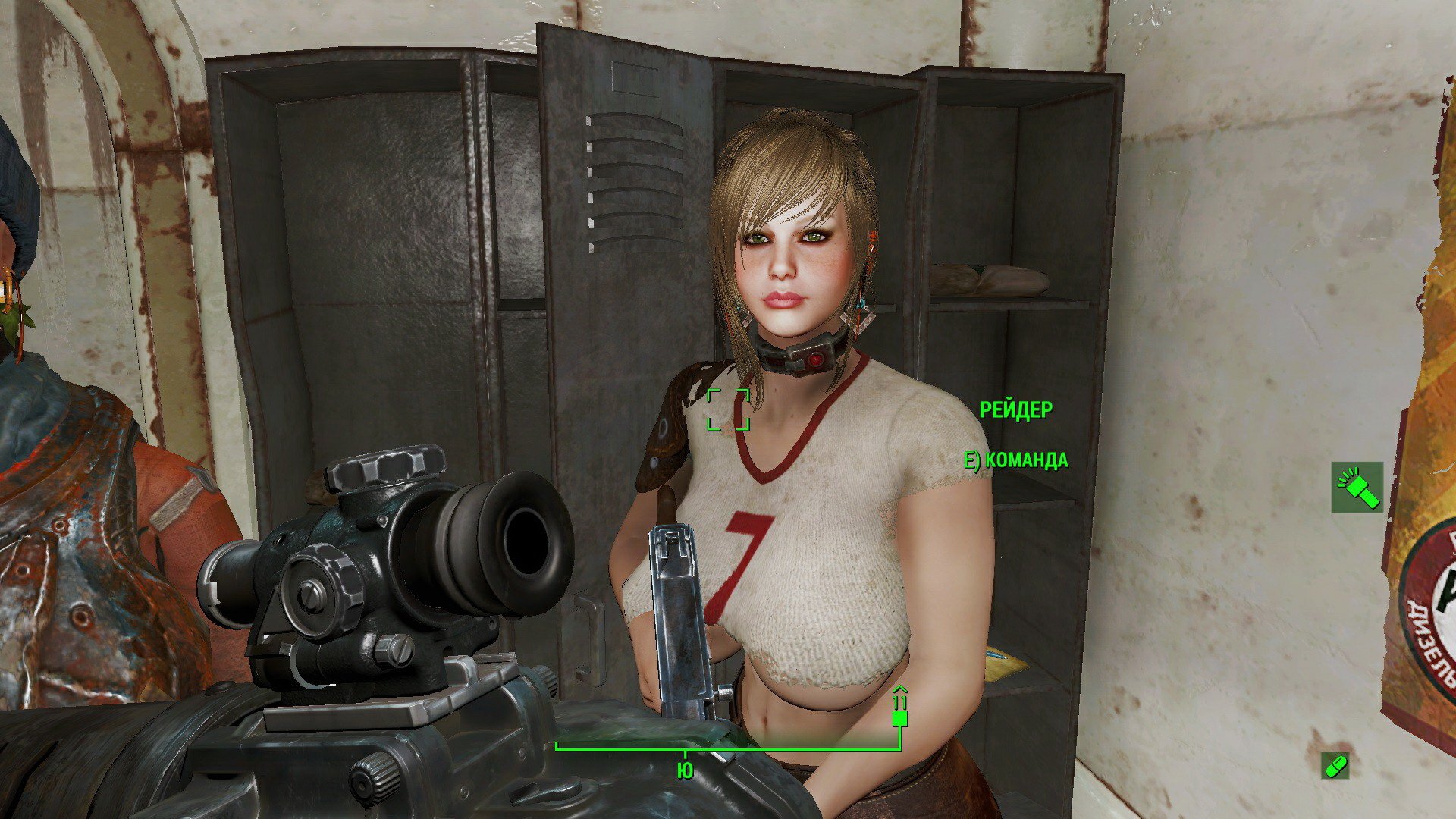The width and height of the screenshot is (1456, 819).
Task: Click the green pill icon
Action: pos(1335,765)
